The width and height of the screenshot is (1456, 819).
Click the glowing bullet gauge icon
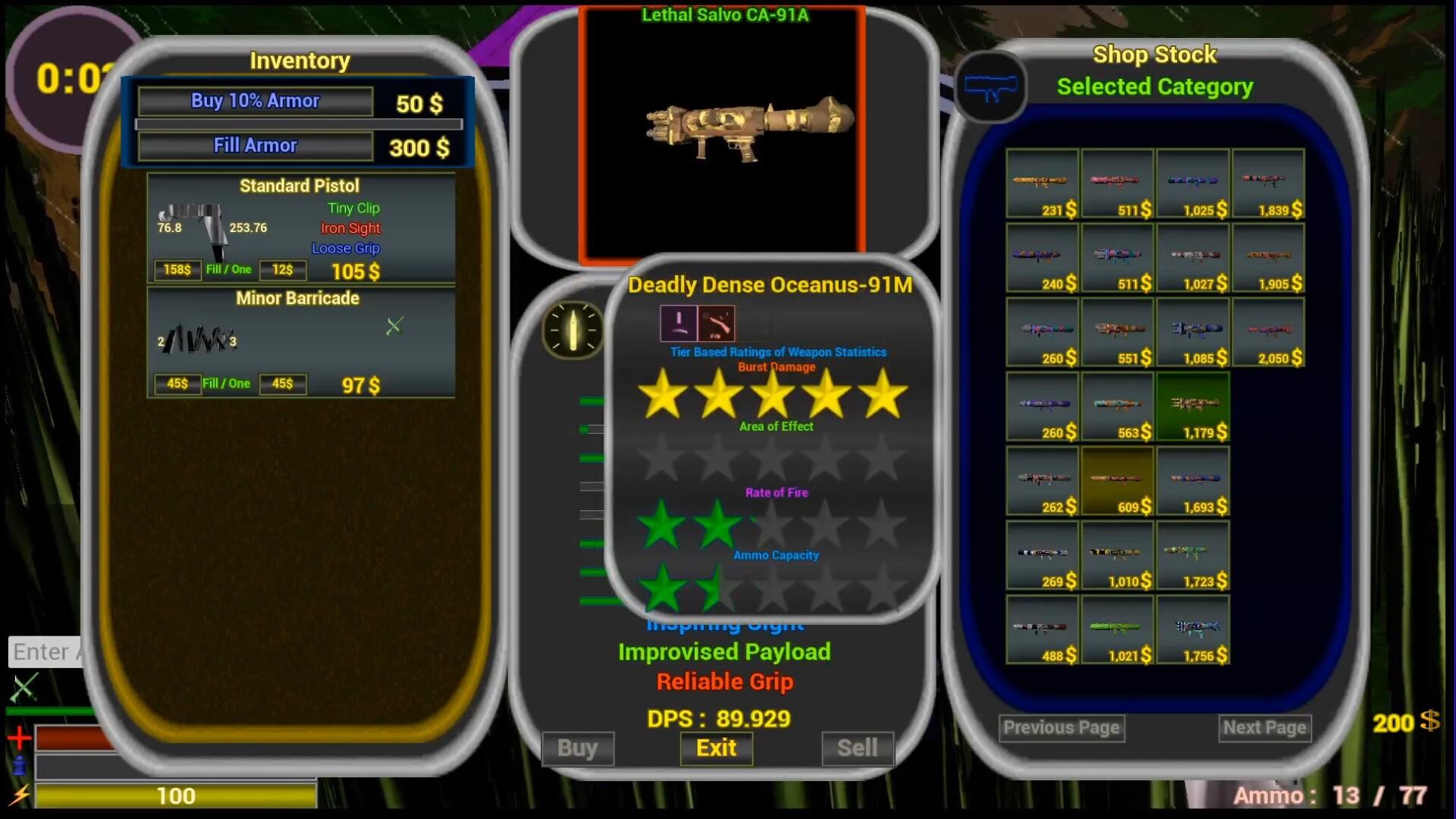pyautogui.click(x=574, y=329)
